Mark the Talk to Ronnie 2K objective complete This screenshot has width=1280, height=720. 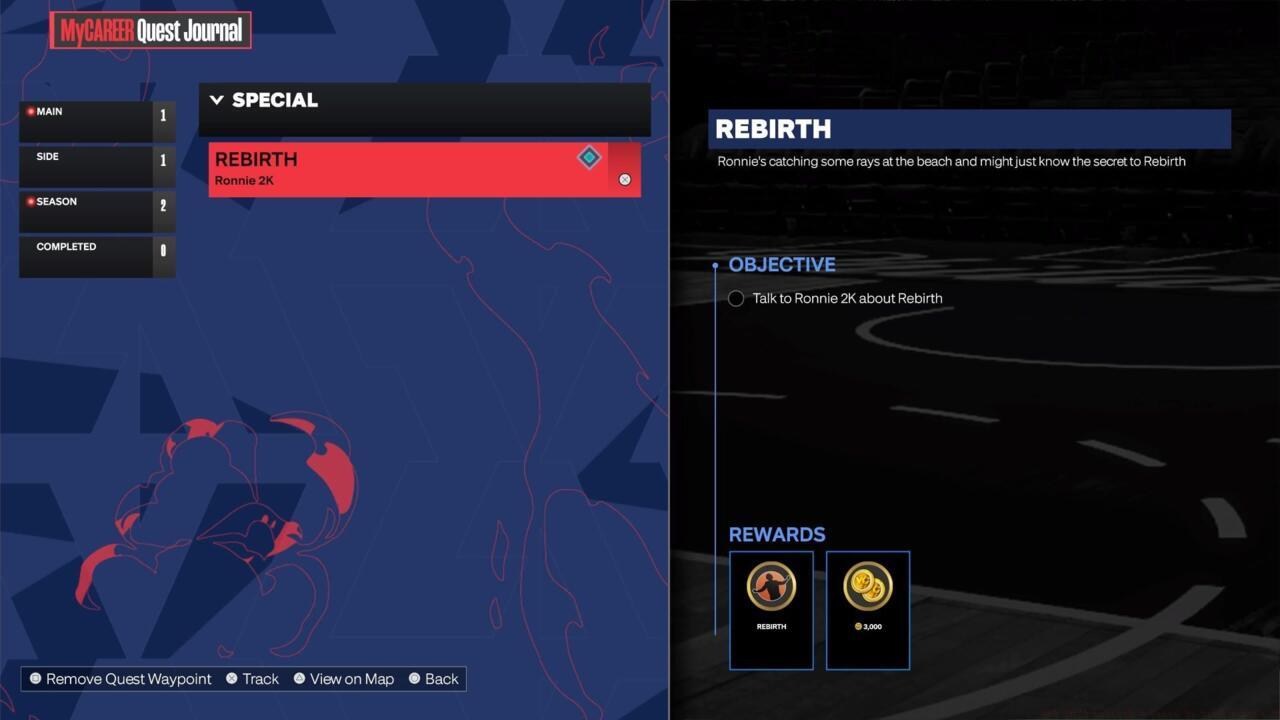736,298
